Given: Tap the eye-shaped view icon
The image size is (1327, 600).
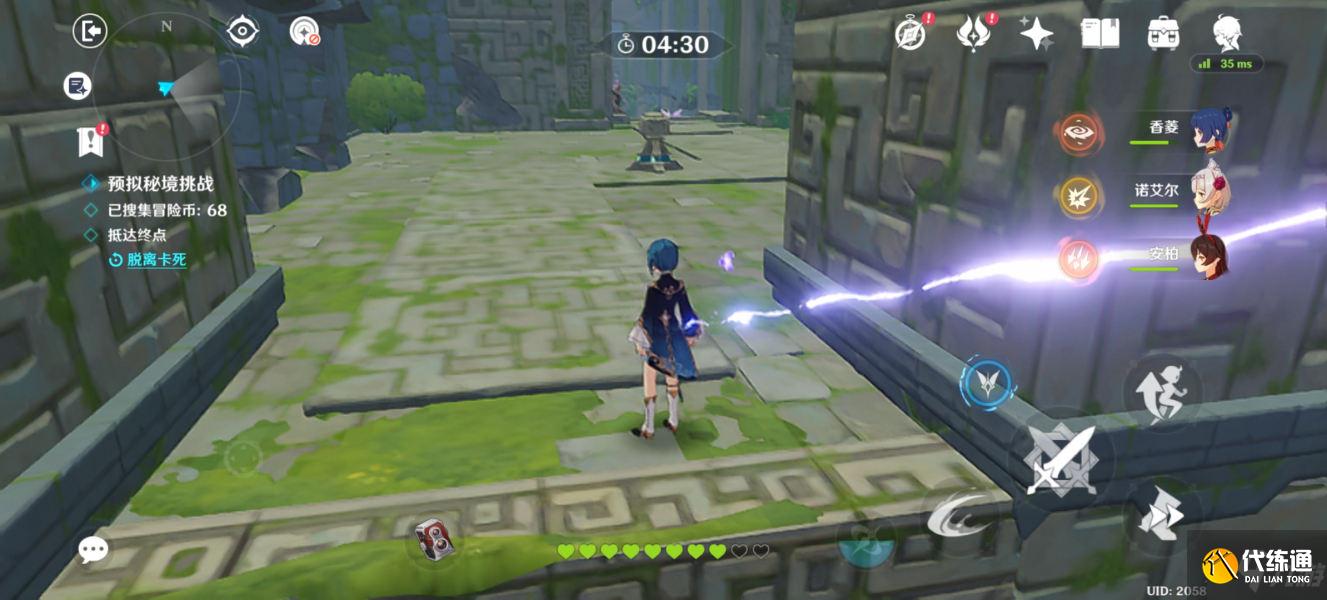Looking at the screenshot, I should [x=242, y=32].
